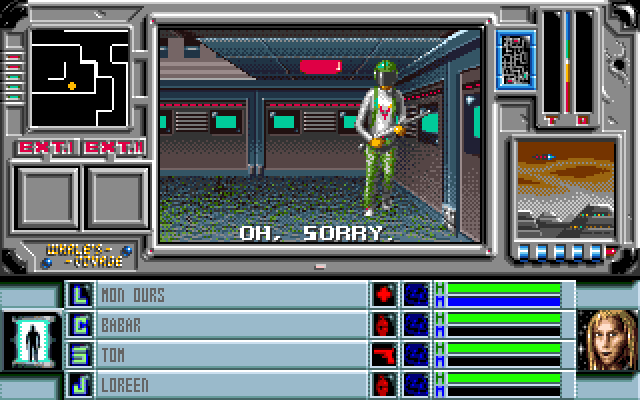Click Tom's red pistol weapon icon

[384, 354]
